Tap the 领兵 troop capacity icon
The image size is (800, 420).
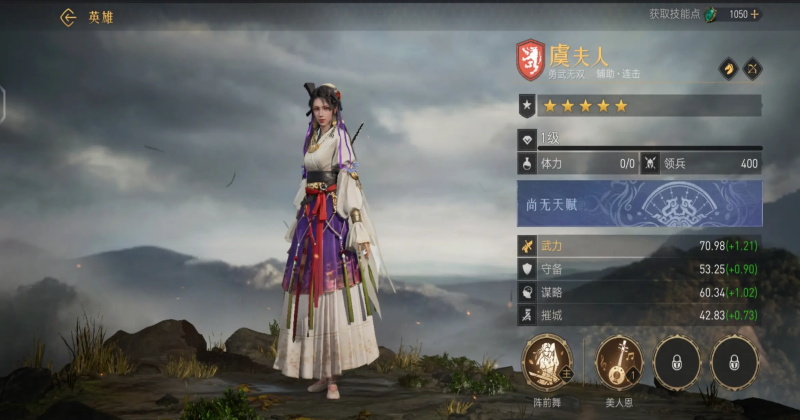[651, 163]
